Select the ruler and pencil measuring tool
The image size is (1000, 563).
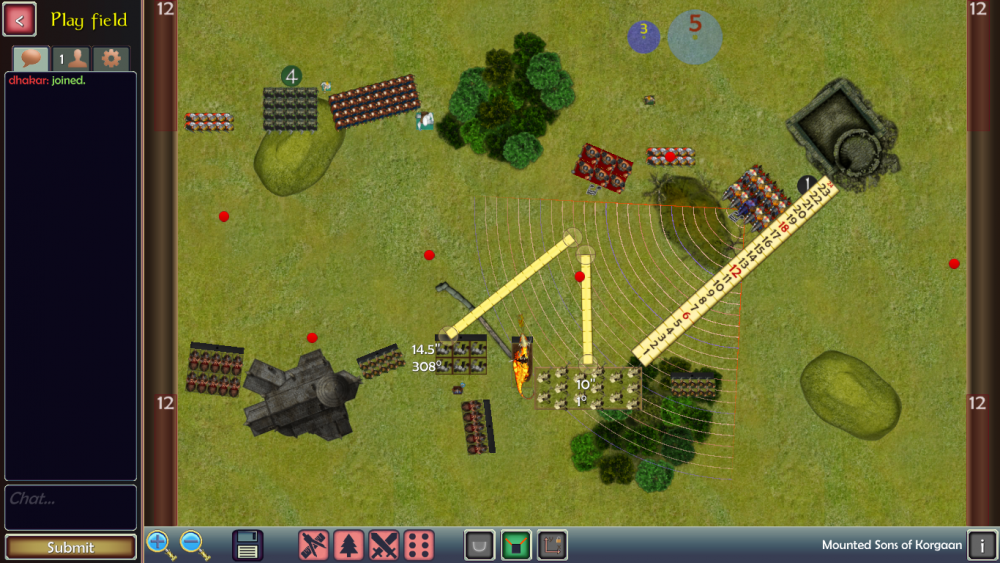pyautogui.click(x=314, y=545)
